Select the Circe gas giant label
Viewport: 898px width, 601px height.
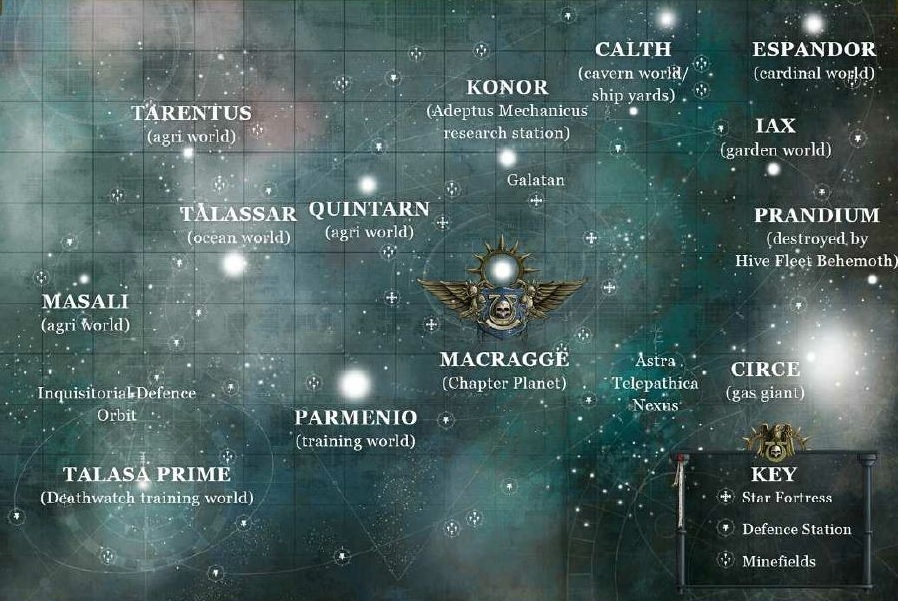[x=765, y=370]
